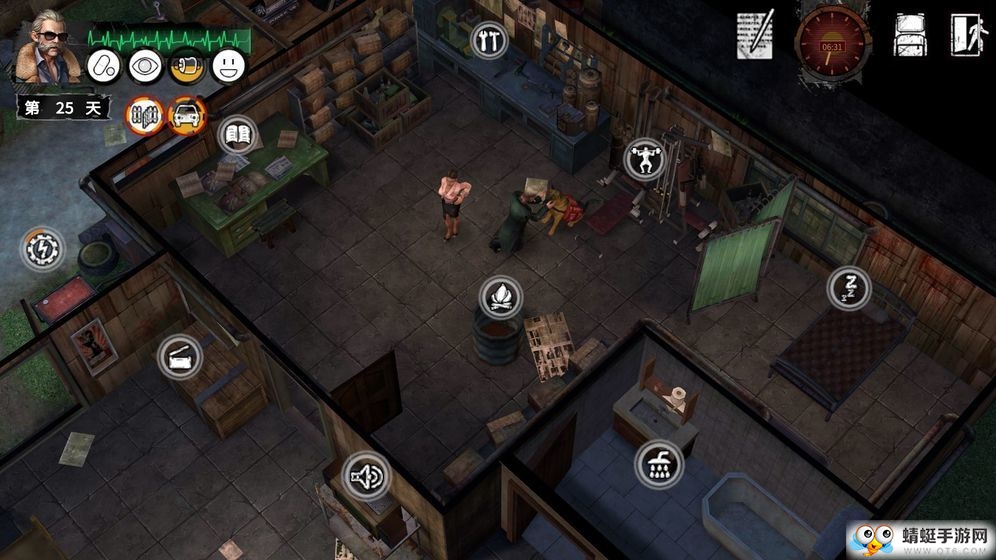Check the pill health status icon
This screenshot has width=996, height=560.
point(105,66)
